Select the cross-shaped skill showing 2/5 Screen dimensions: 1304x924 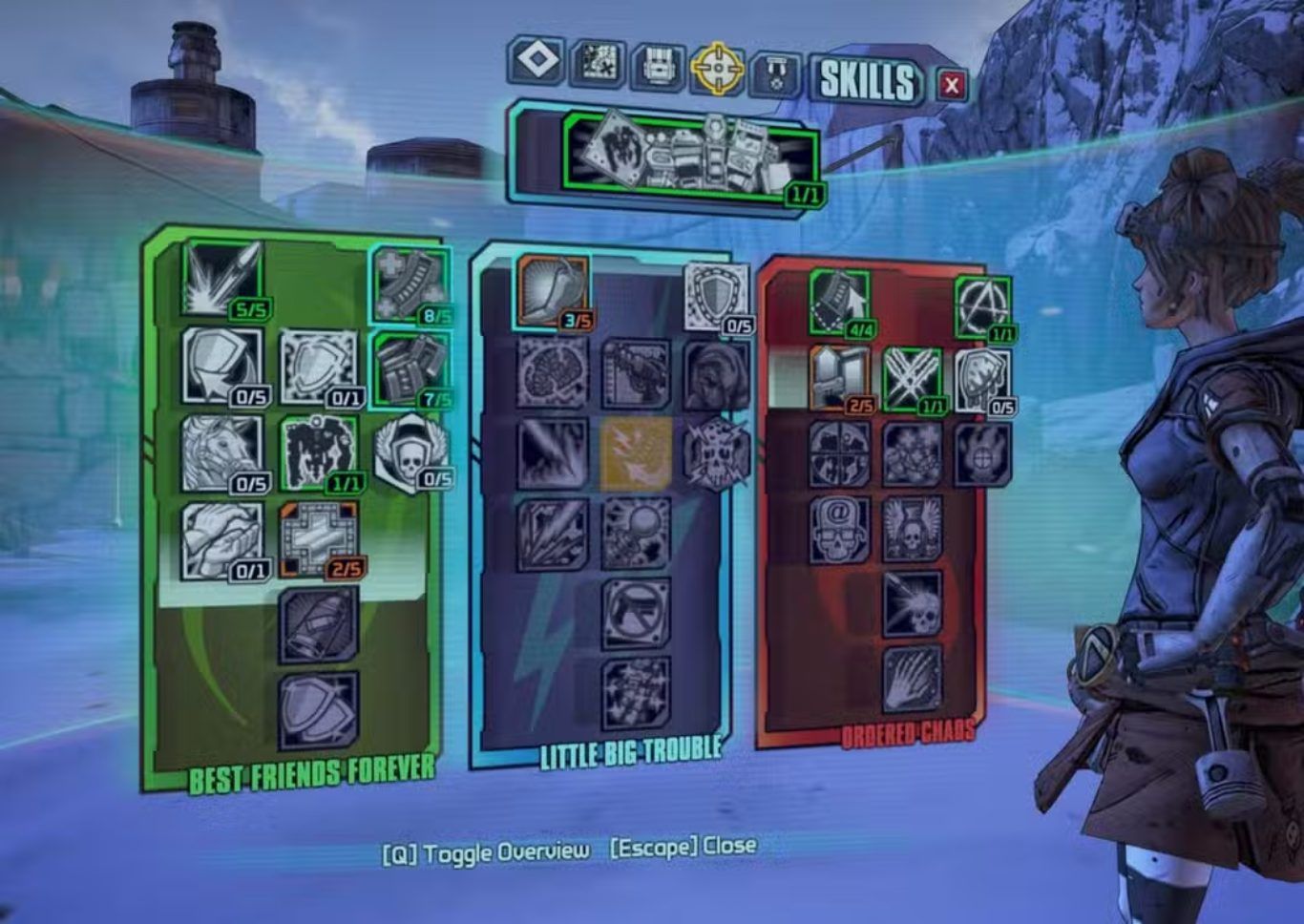click(x=318, y=540)
